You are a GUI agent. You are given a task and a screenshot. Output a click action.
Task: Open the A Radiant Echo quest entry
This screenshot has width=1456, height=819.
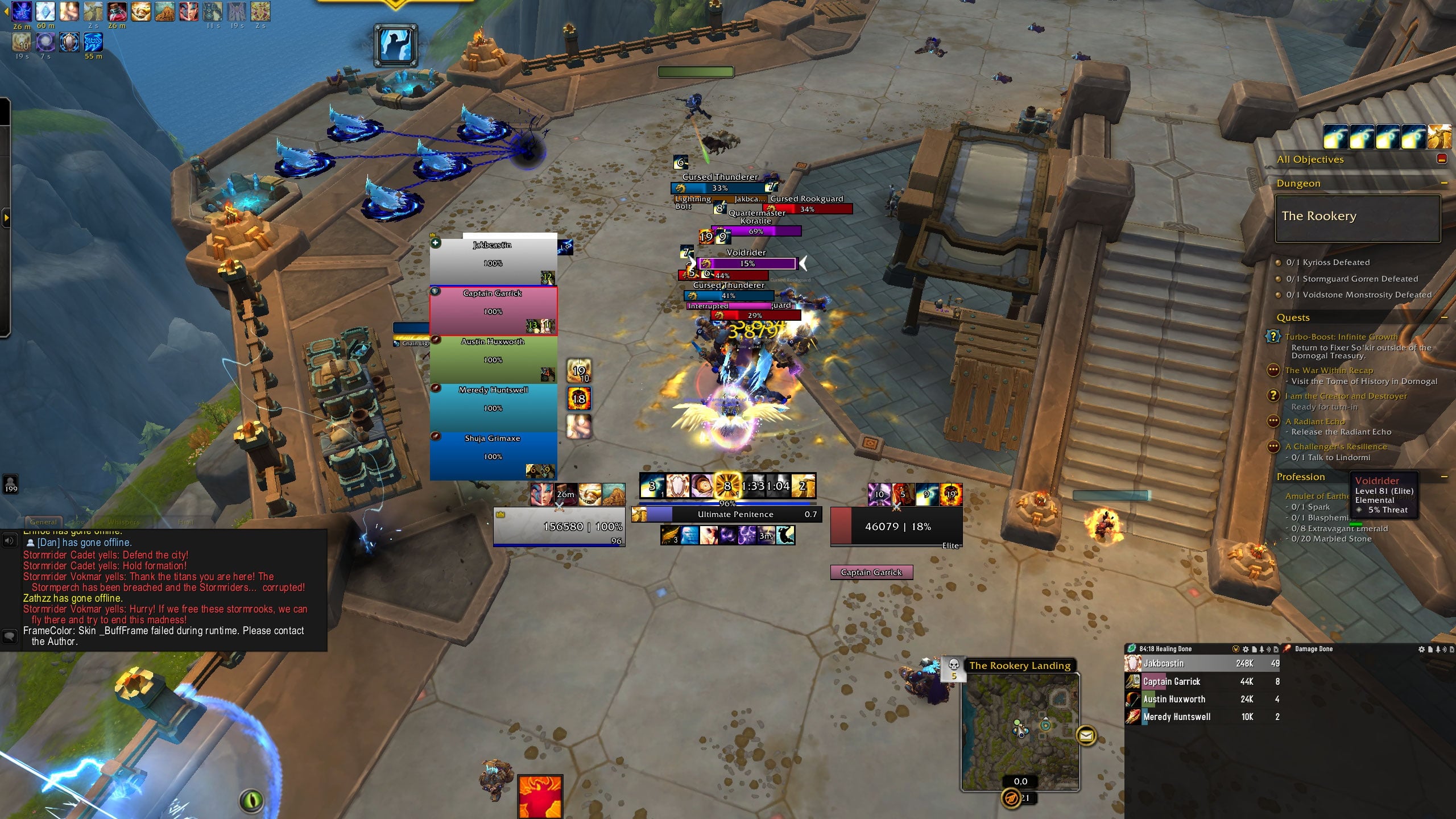pyautogui.click(x=1315, y=421)
